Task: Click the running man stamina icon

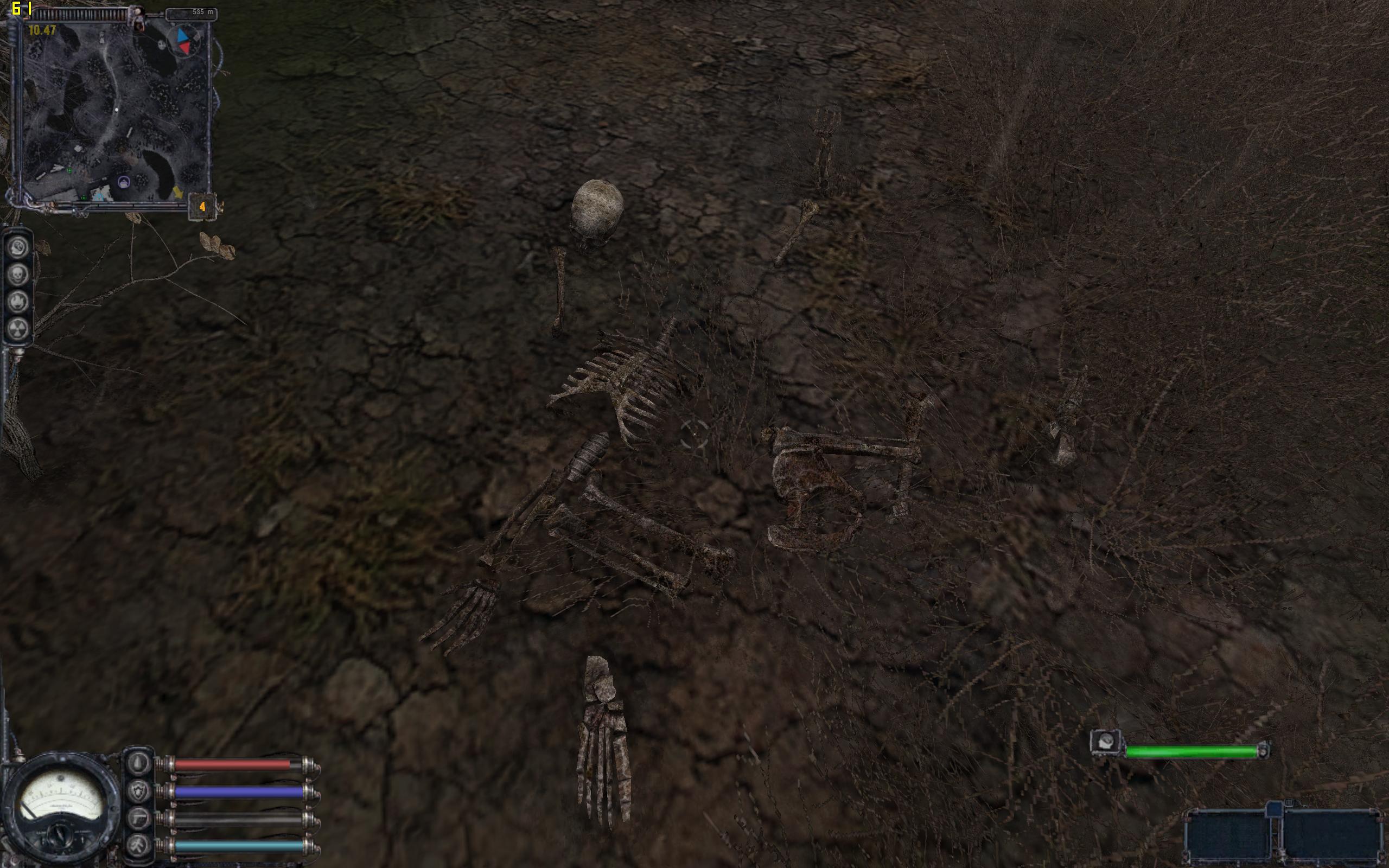Action: point(139,845)
